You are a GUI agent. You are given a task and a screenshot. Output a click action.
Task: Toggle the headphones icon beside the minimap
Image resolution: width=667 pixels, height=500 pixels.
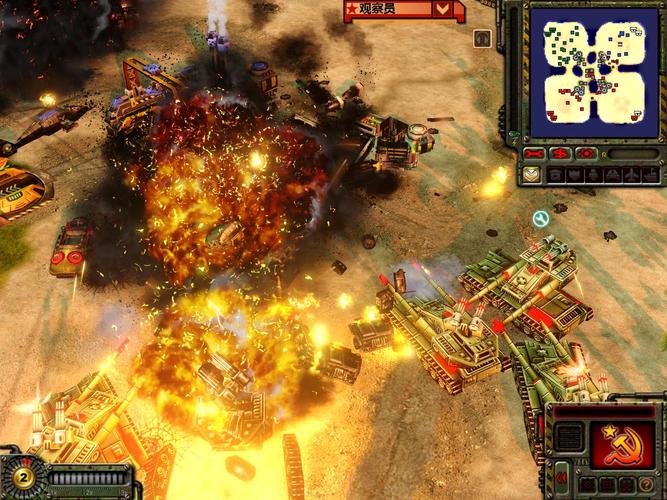coord(483,39)
